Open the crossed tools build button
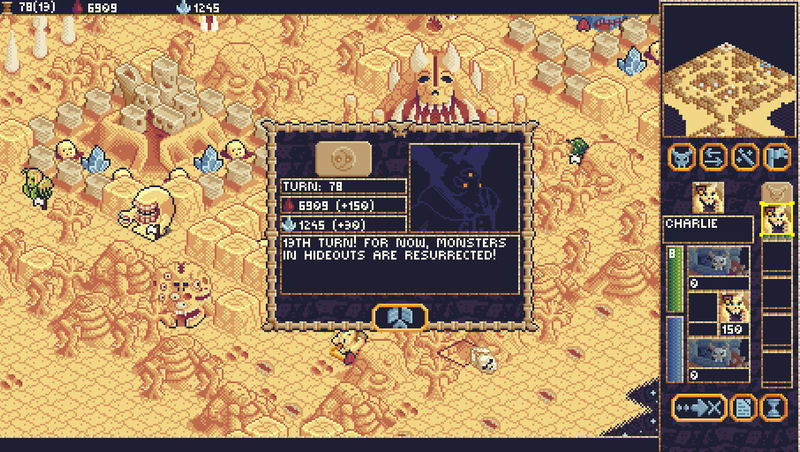The width and height of the screenshot is (800, 452). click(x=745, y=157)
